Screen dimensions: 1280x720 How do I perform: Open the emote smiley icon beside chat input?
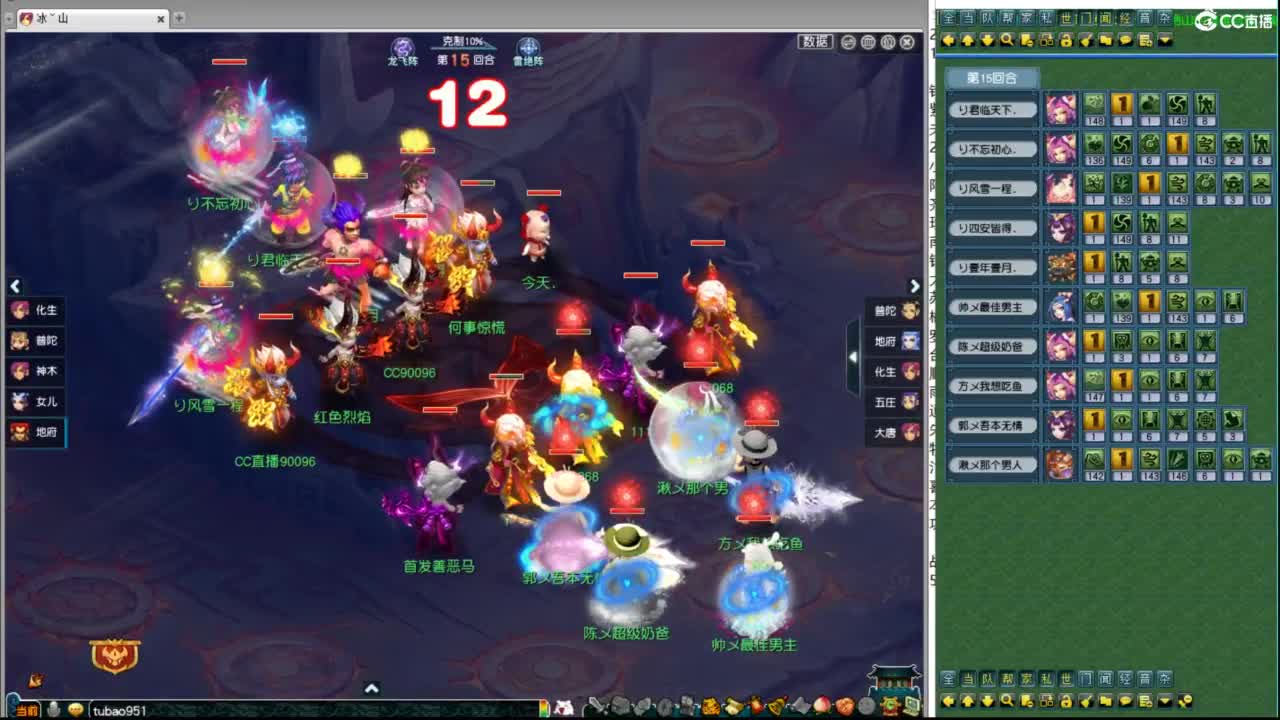coord(74,708)
